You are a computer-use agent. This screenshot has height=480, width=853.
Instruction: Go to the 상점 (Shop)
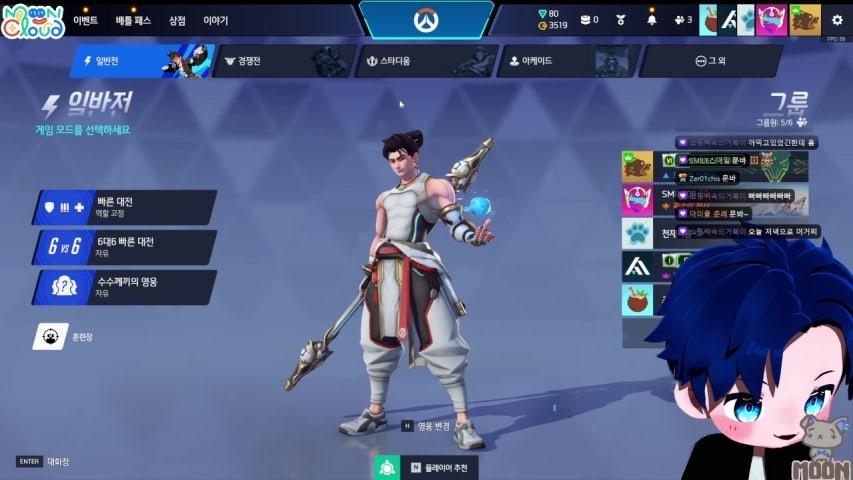pyautogui.click(x=177, y=20)
